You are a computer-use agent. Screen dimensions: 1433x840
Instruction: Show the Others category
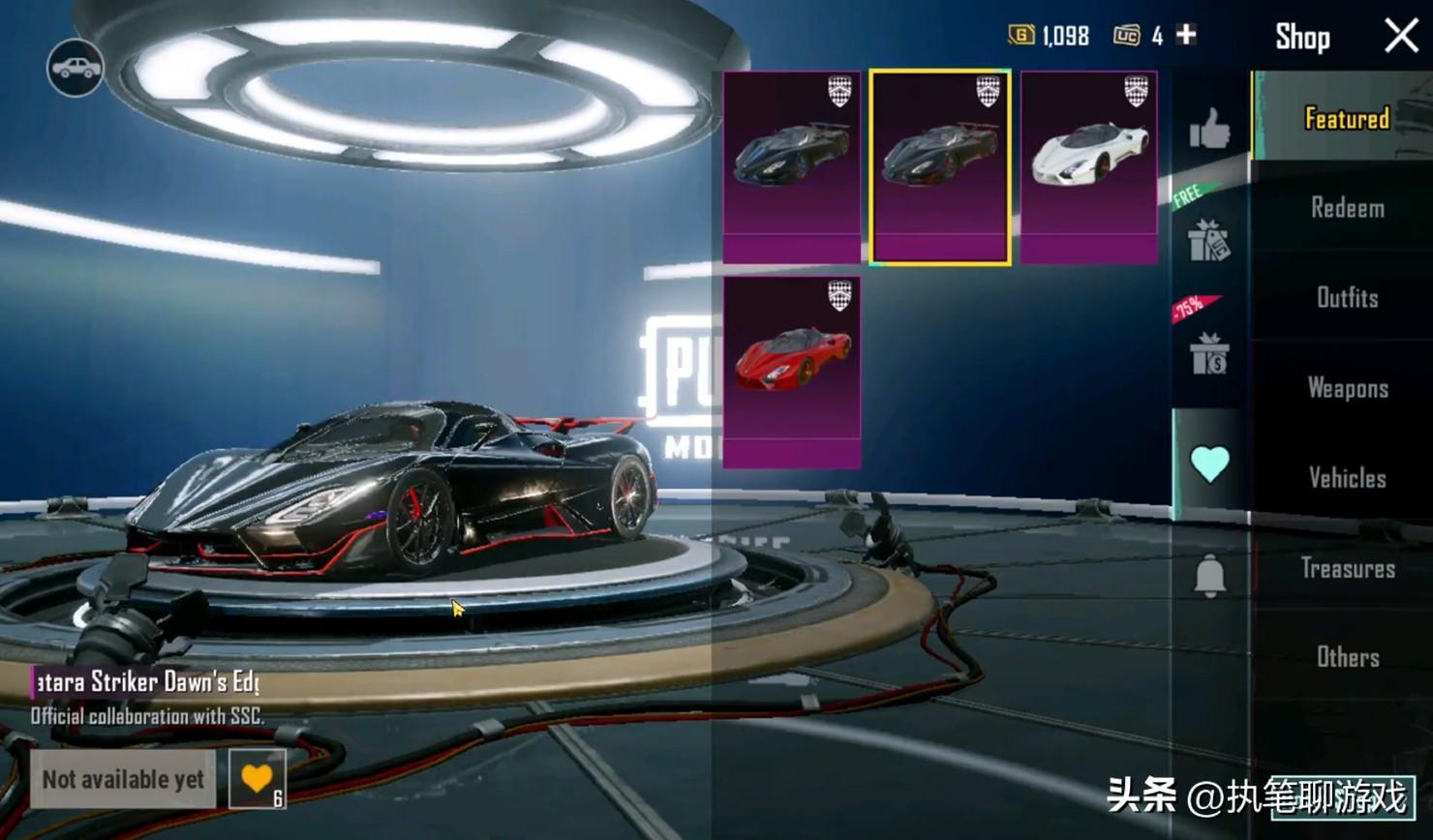click(1347, 658)
